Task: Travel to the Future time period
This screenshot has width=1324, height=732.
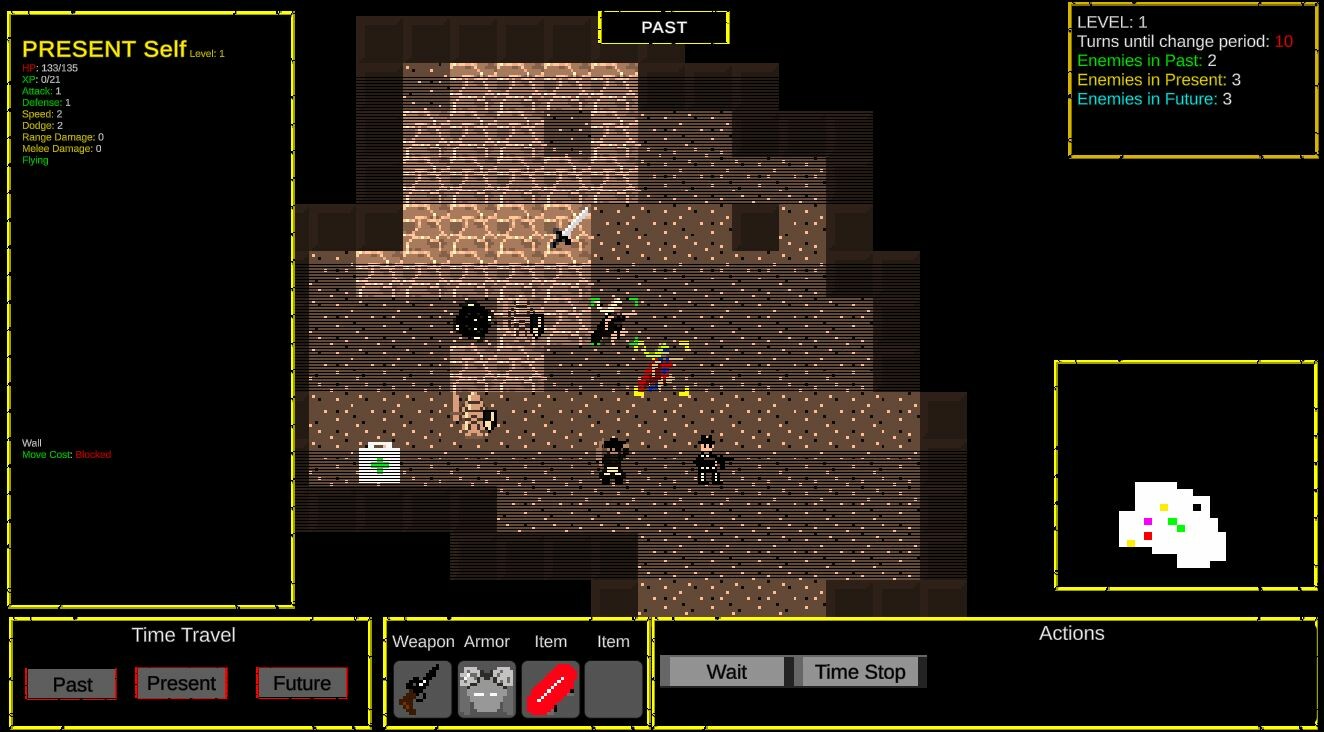Action: pyautogui.click(x=302, y=683)
